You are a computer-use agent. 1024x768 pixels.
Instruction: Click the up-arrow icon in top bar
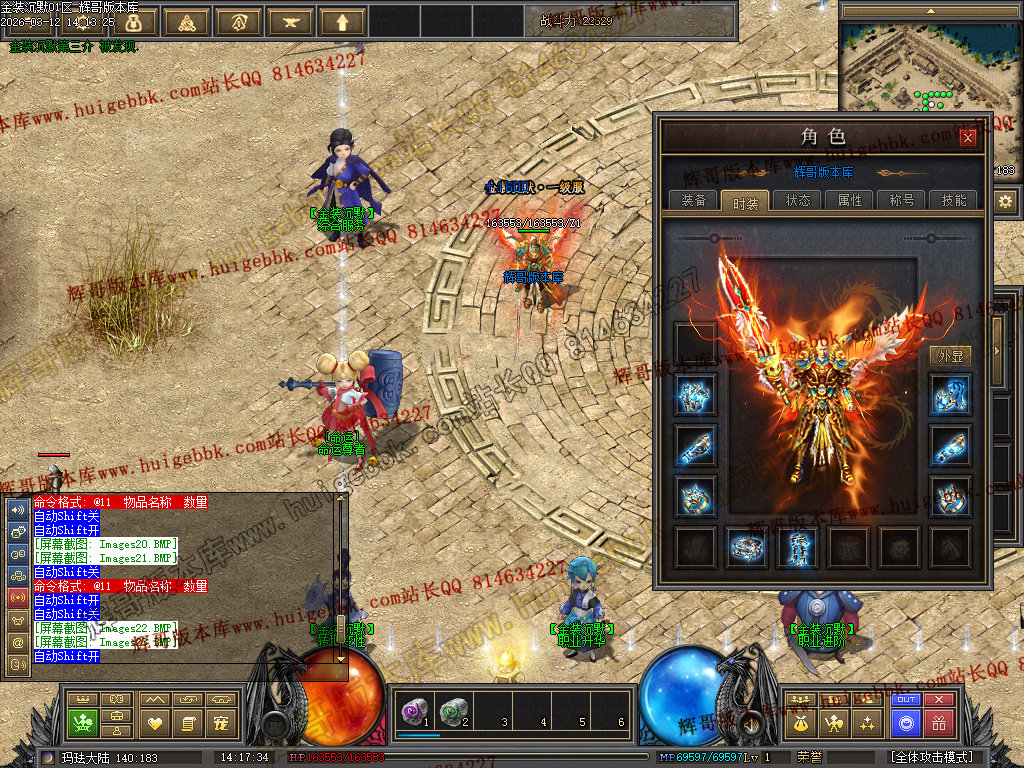click(x=343, y=22)
